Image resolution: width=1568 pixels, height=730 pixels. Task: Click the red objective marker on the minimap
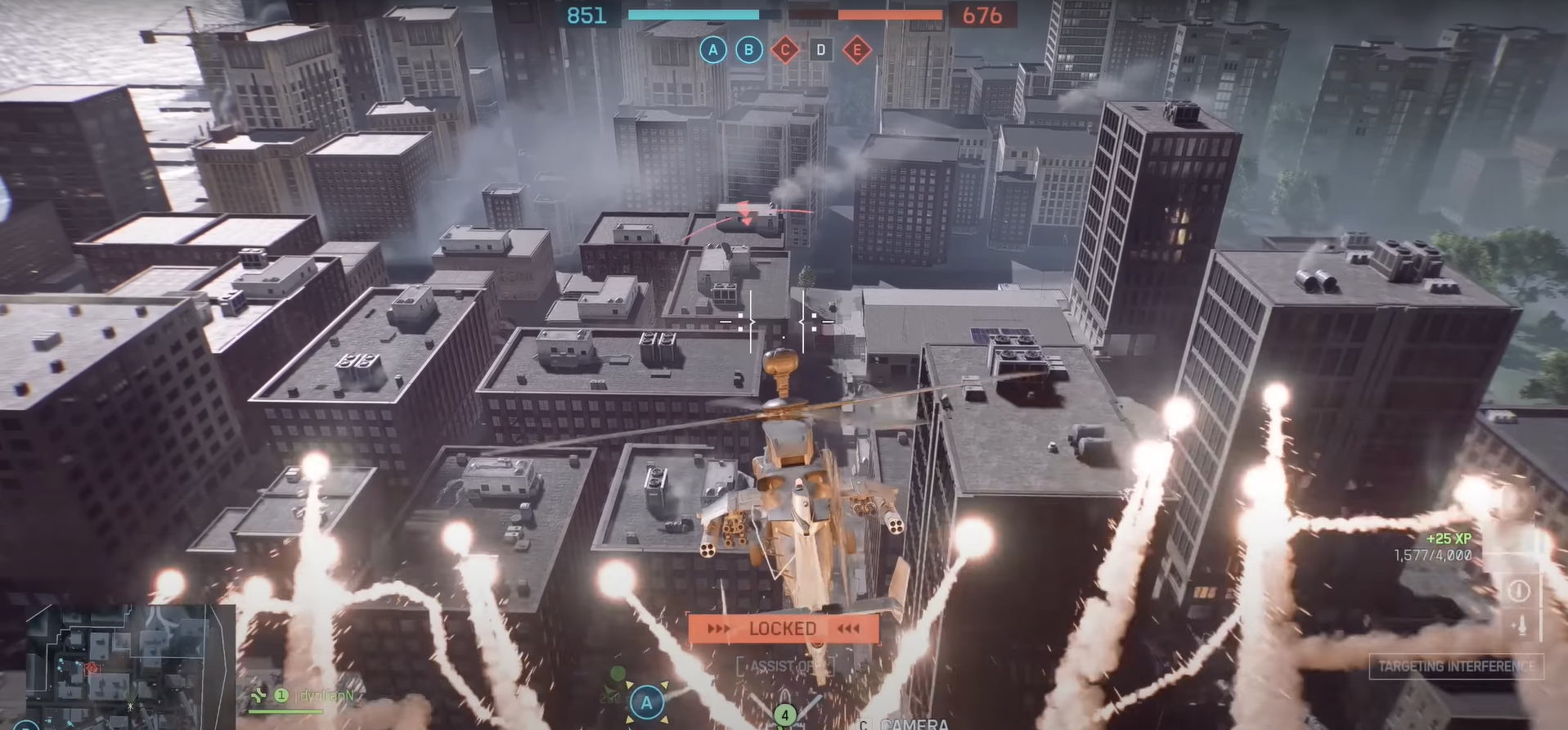click(92, 669)
